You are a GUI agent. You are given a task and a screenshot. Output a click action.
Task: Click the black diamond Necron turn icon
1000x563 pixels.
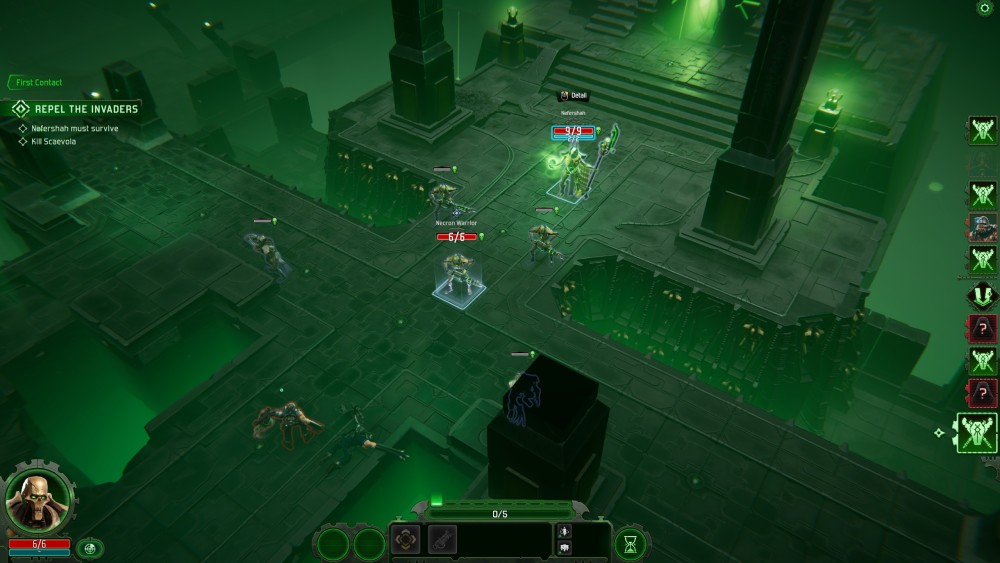coord(982,295)
